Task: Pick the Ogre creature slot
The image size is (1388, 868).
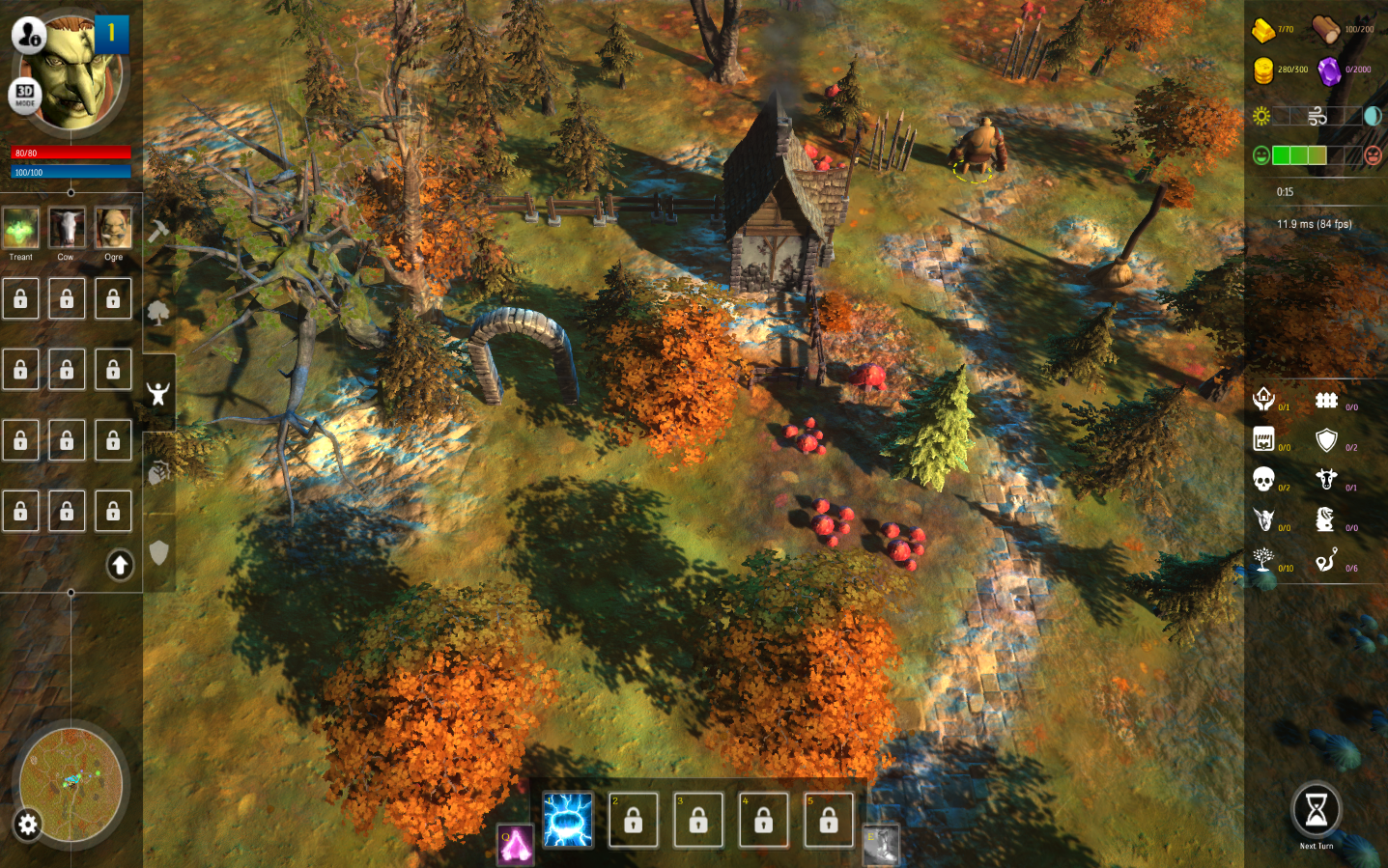Action: [113, 228]
